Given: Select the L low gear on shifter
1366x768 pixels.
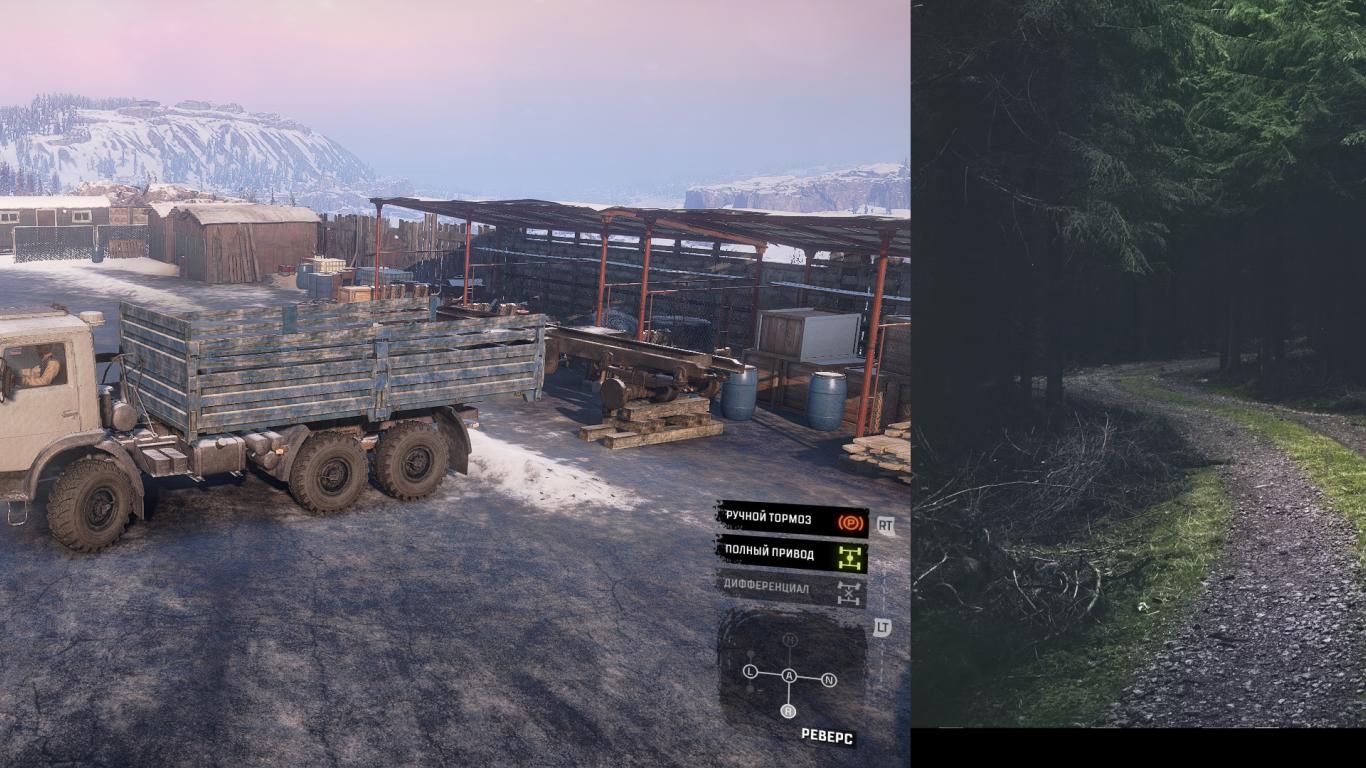Looking at the screenshot, I should 751,671.
